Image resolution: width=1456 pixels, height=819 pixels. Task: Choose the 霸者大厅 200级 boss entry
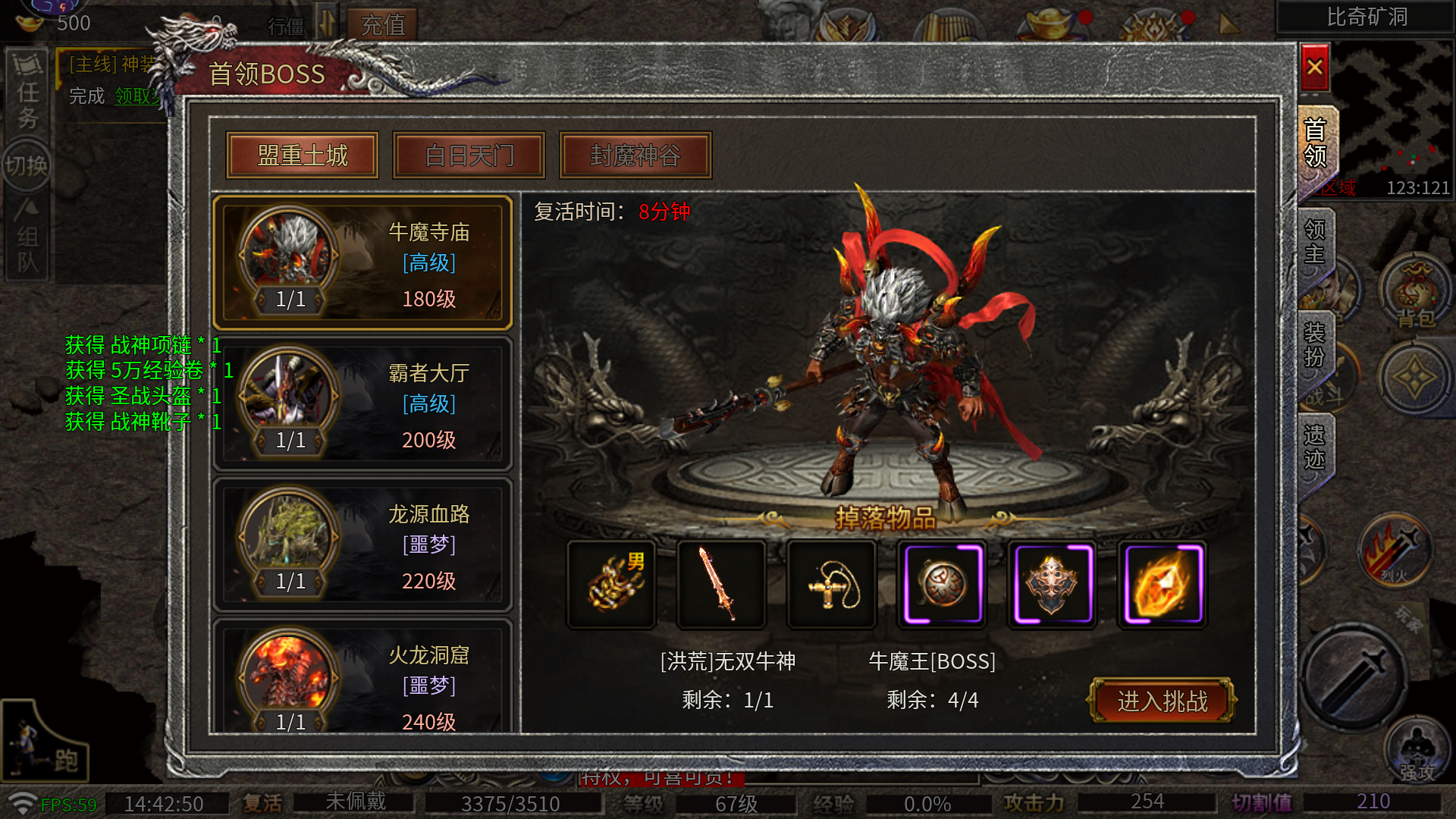pos(362,404)
